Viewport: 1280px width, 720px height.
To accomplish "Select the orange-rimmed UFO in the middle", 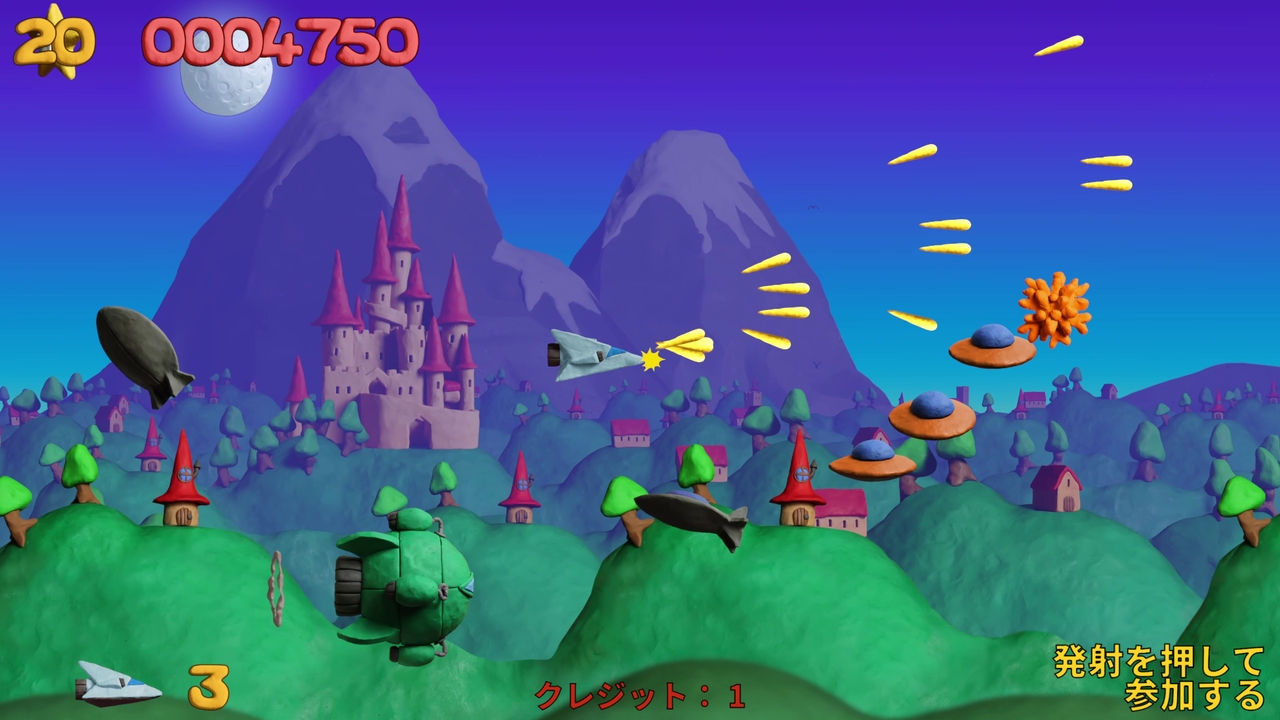I will pos(934,415).
